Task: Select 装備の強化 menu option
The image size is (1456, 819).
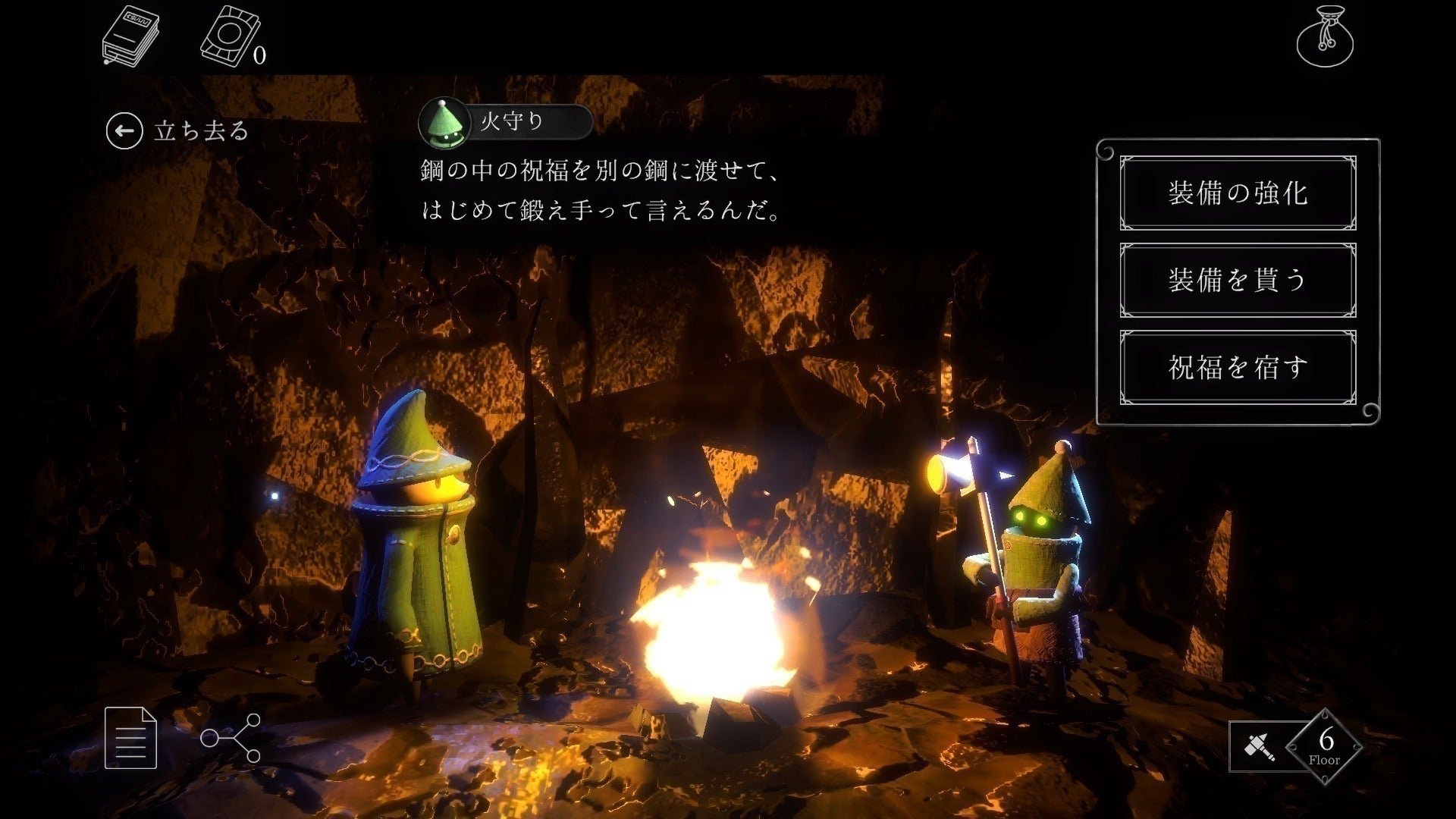Action: coord(1238,193)
